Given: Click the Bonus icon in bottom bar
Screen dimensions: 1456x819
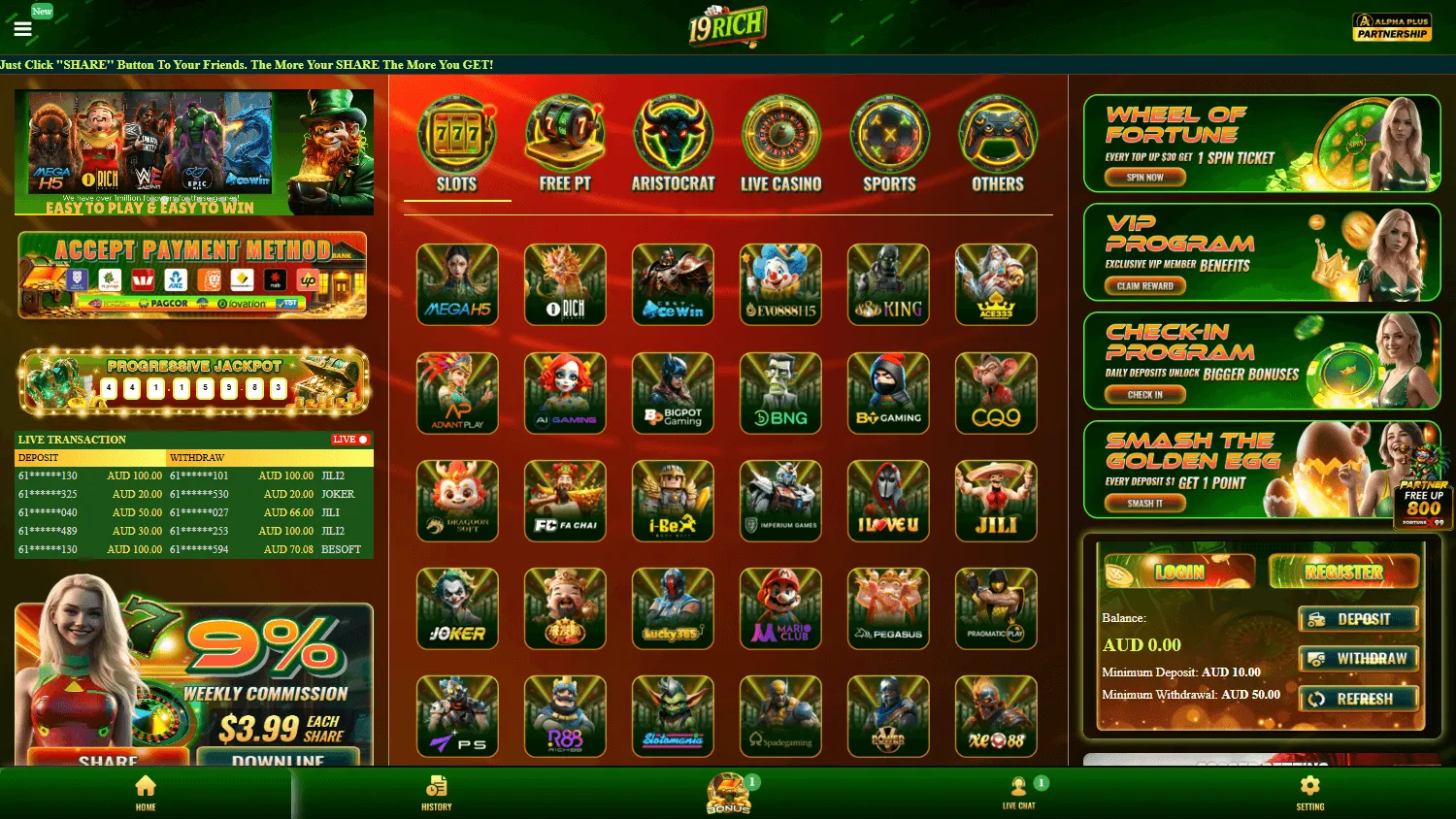Looking at the screenshot, I should (x=728, y=791).
